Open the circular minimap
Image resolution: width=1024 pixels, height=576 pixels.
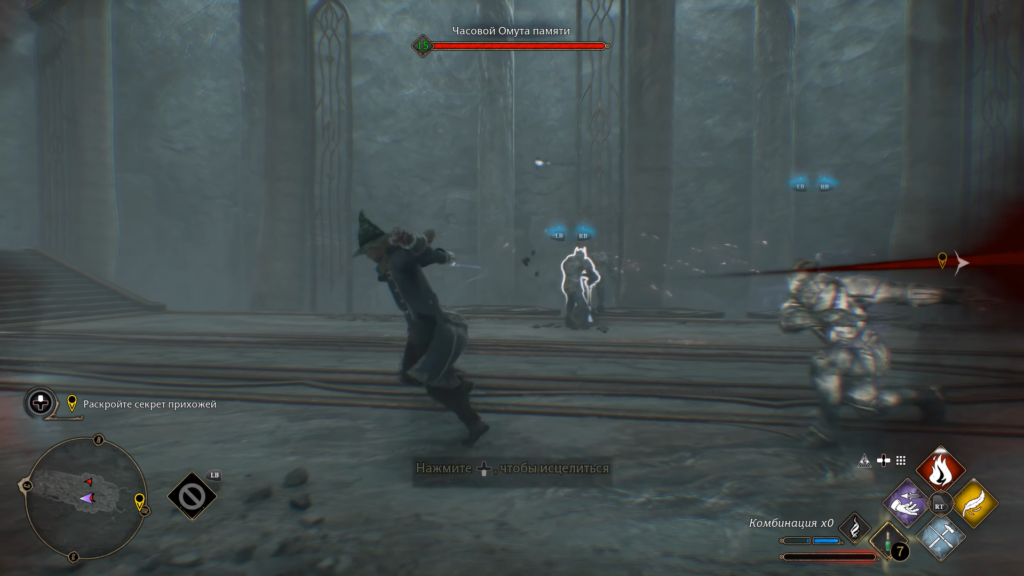[85, 497]
